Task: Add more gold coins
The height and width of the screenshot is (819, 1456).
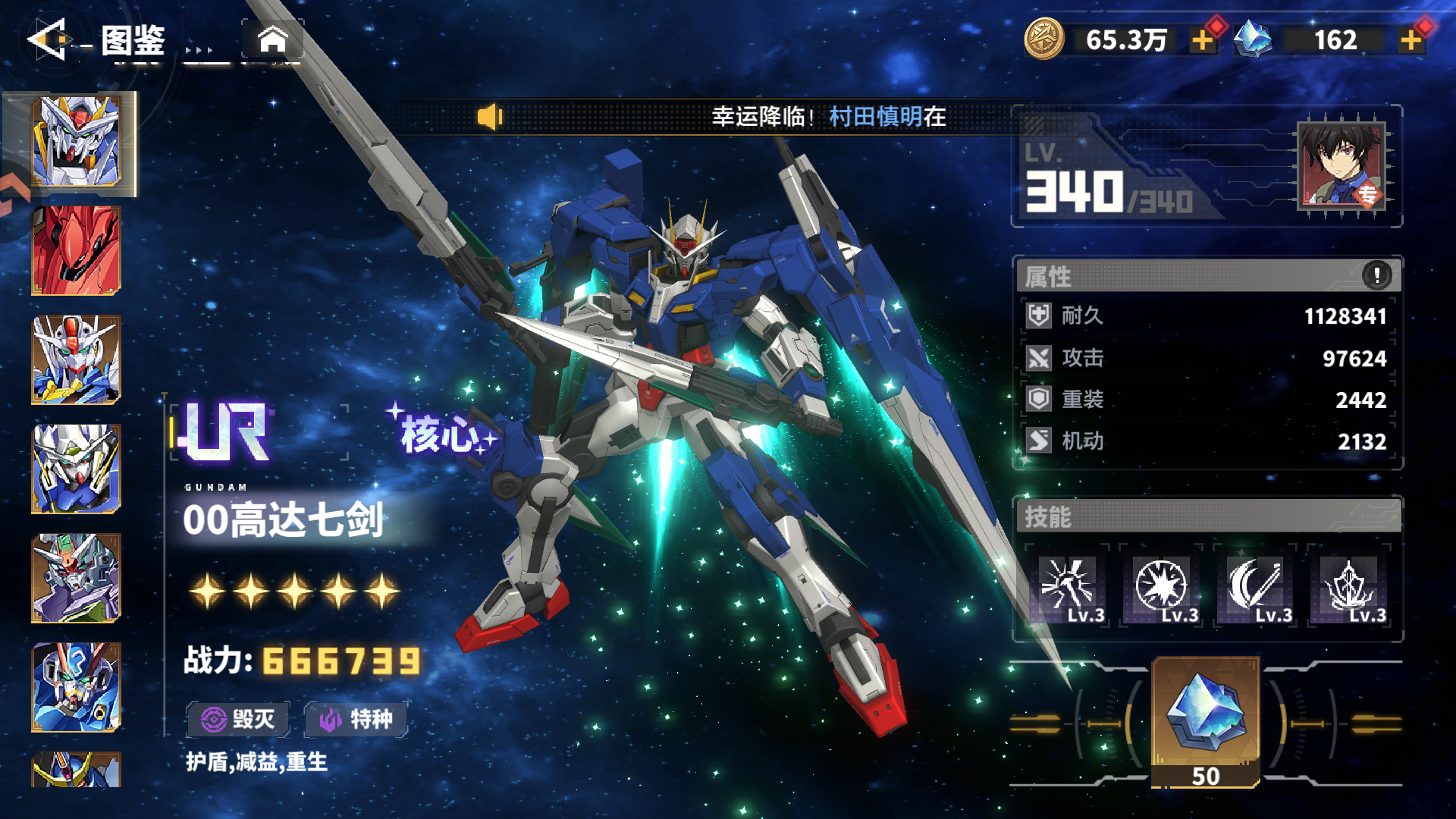Action: coord(1202,39)
